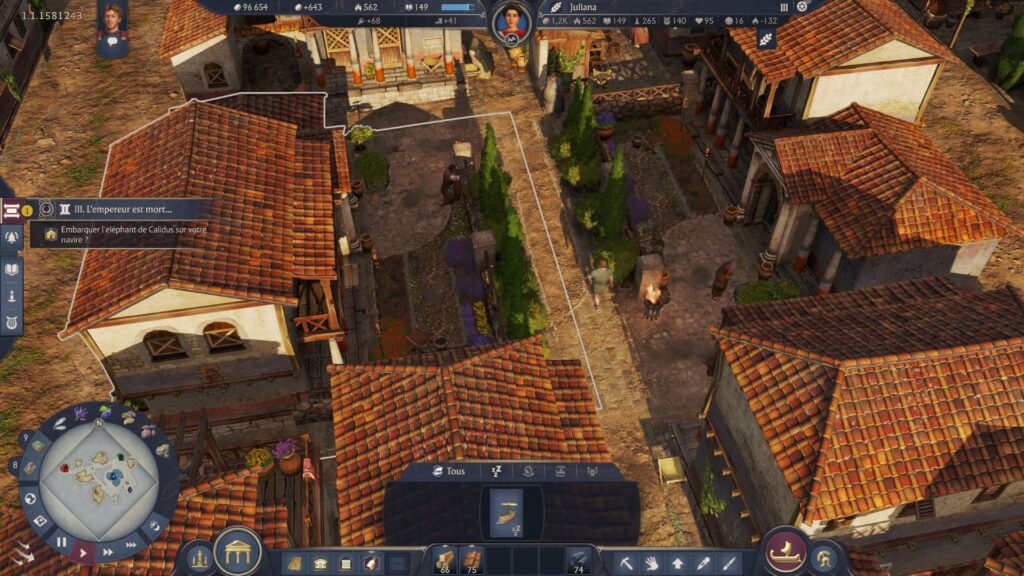
Task: Pause the game speed
Action: (61, 542)
